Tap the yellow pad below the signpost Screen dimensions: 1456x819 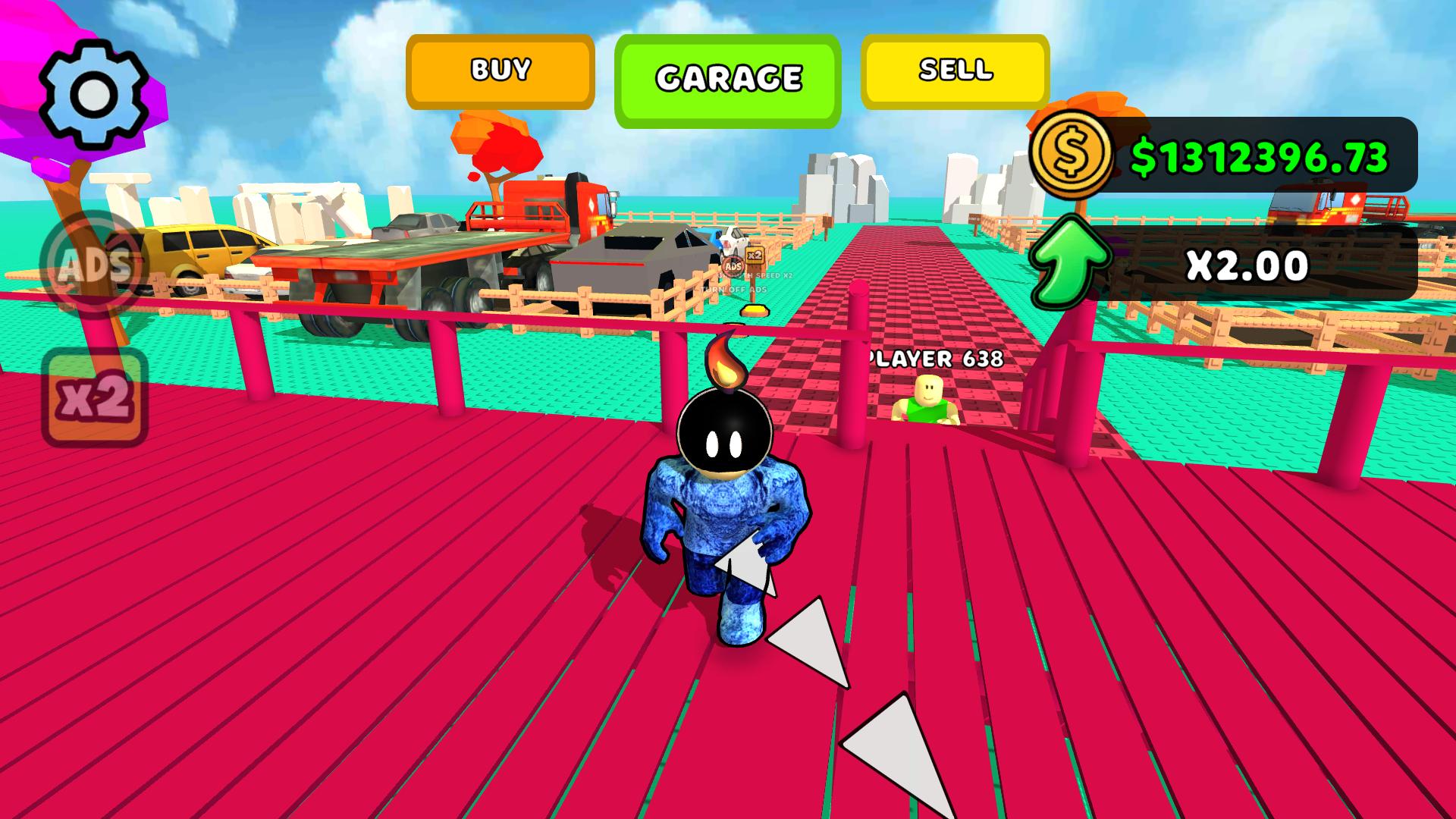coord(754,309)
